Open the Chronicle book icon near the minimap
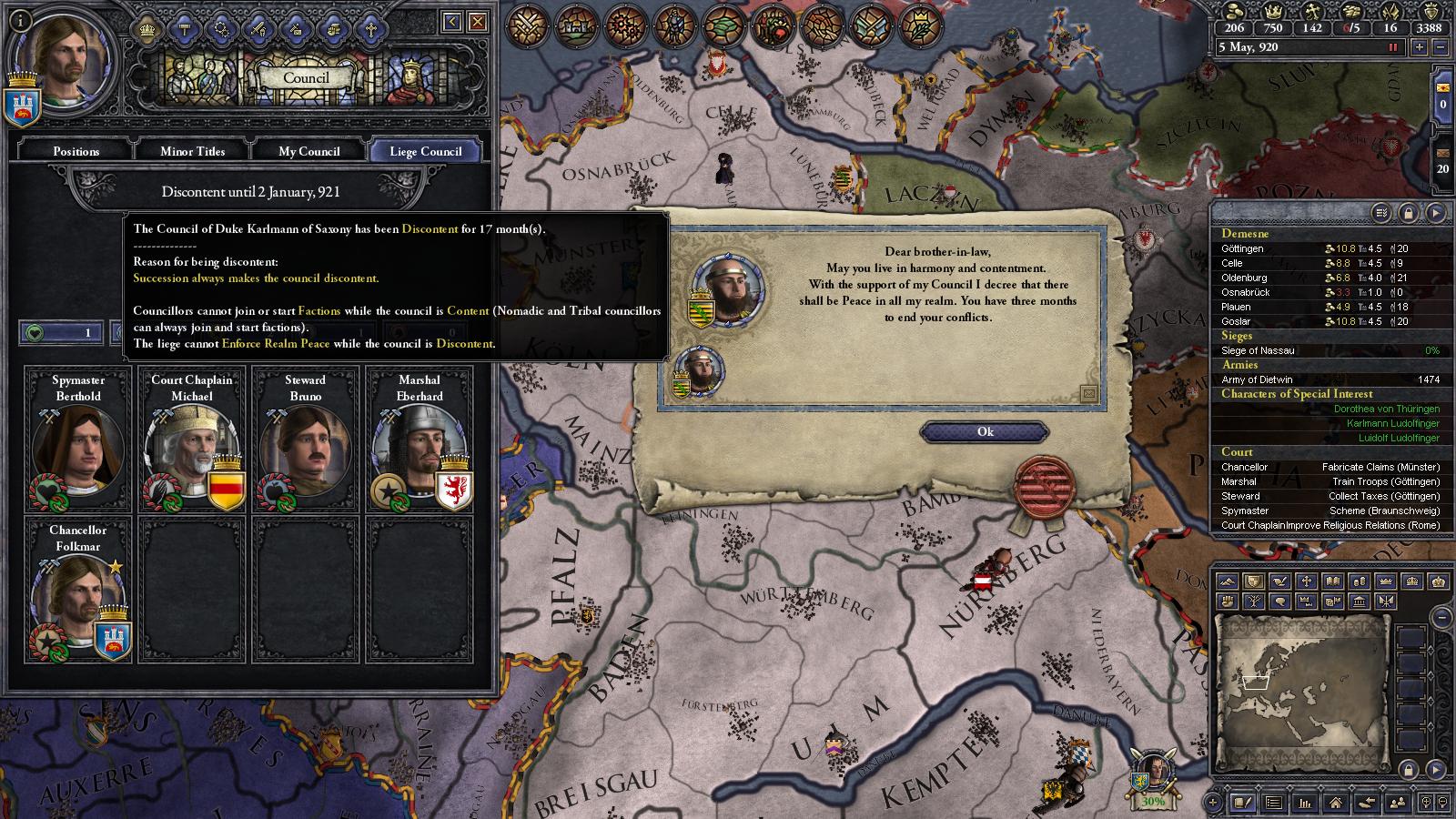 point(1242,804)
